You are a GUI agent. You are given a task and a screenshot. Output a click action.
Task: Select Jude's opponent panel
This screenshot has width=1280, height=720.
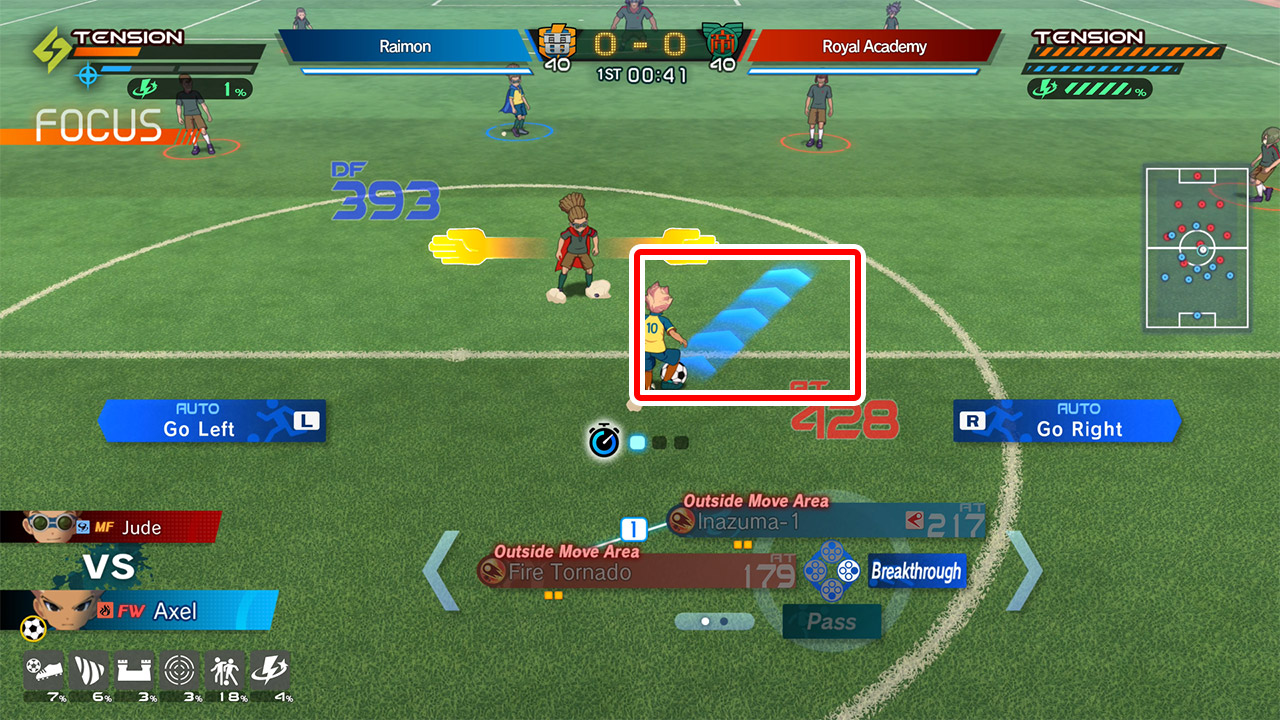pos(112,527)
